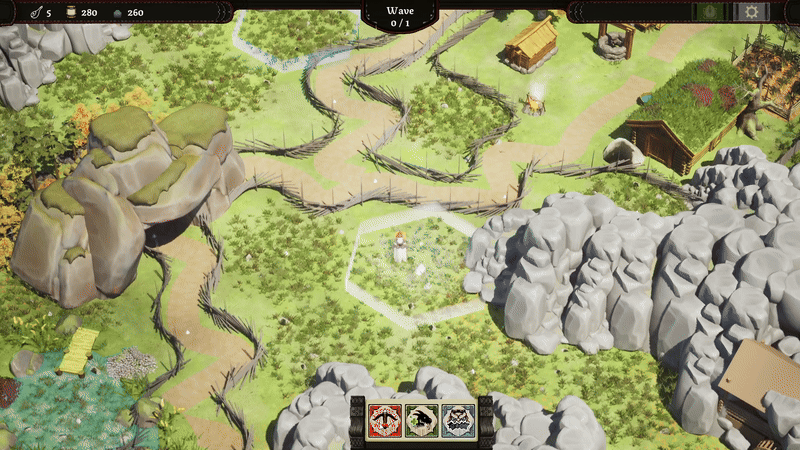Open settings with the gear button
The height and width of the screenshot is (450, 800).
750,12
